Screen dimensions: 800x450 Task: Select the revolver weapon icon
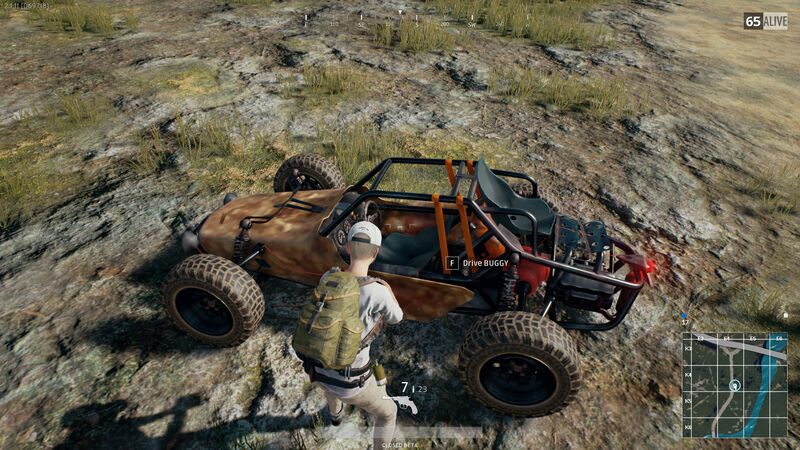point(401,403)
